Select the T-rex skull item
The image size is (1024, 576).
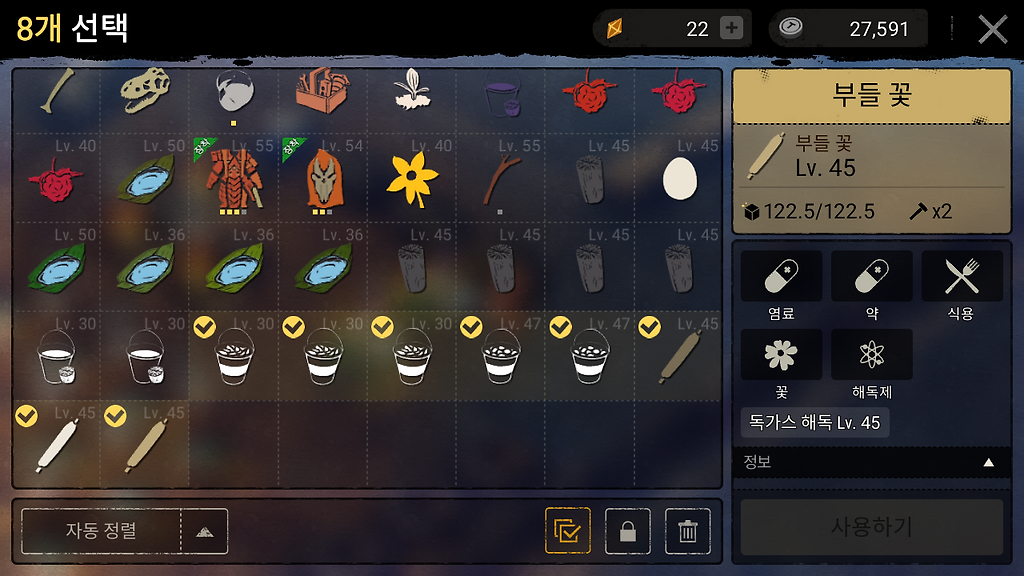coord(146,94)
